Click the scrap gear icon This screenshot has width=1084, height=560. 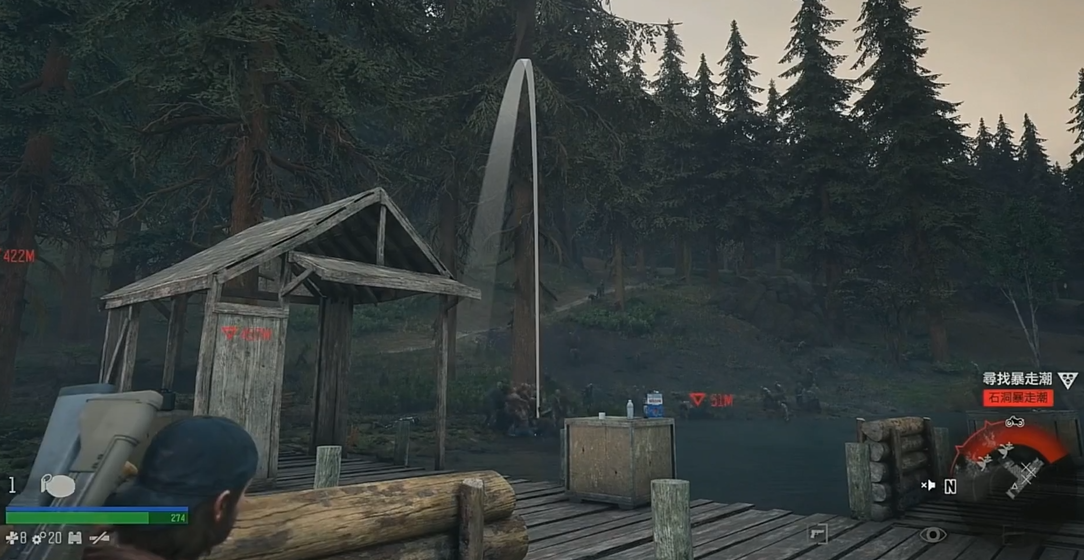(x=39, y=538)
